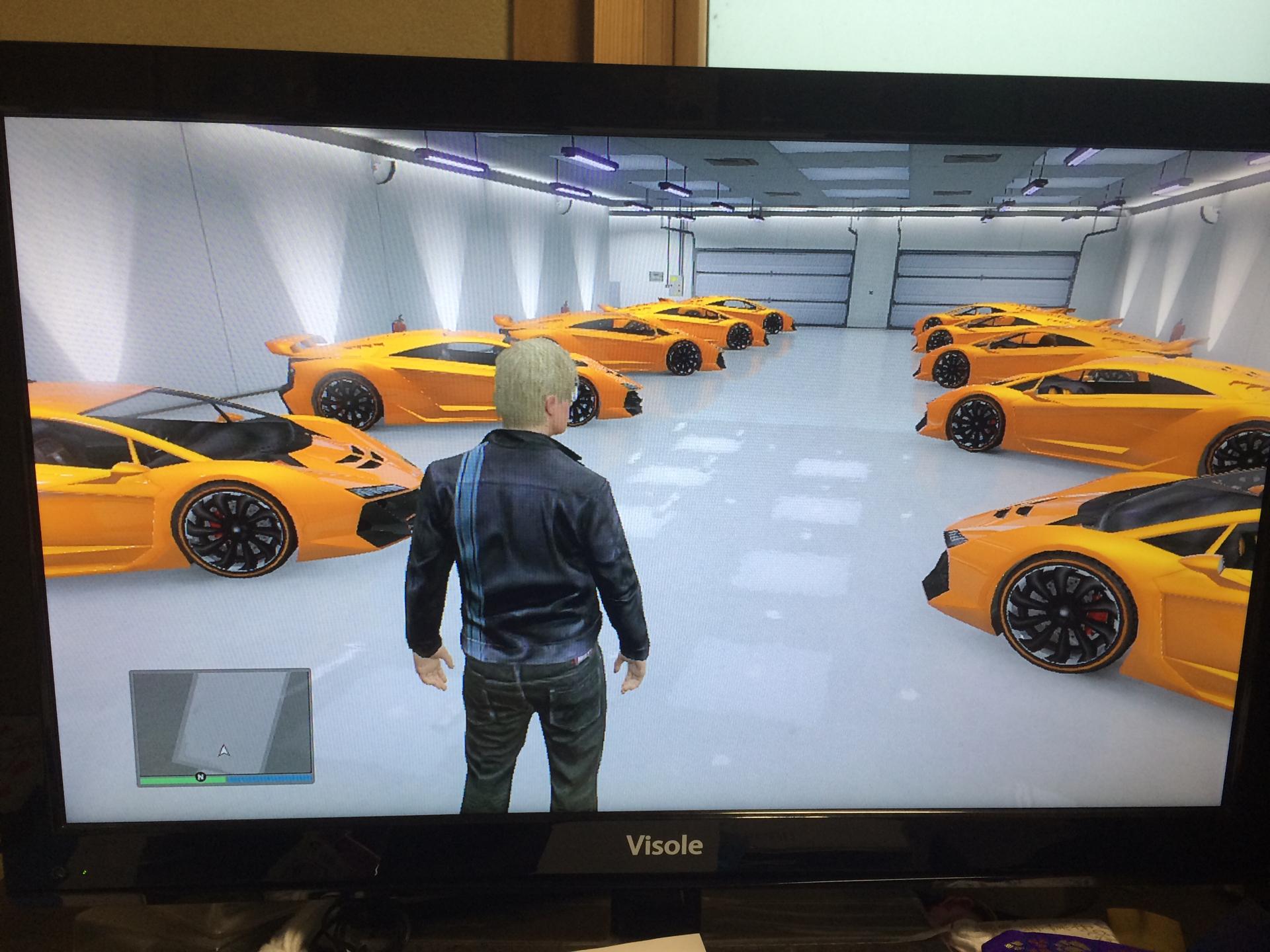The height and width of the screenshot is (952, 1270).
Task: Select the player arrow on the minimap
Action: [224, 750]
